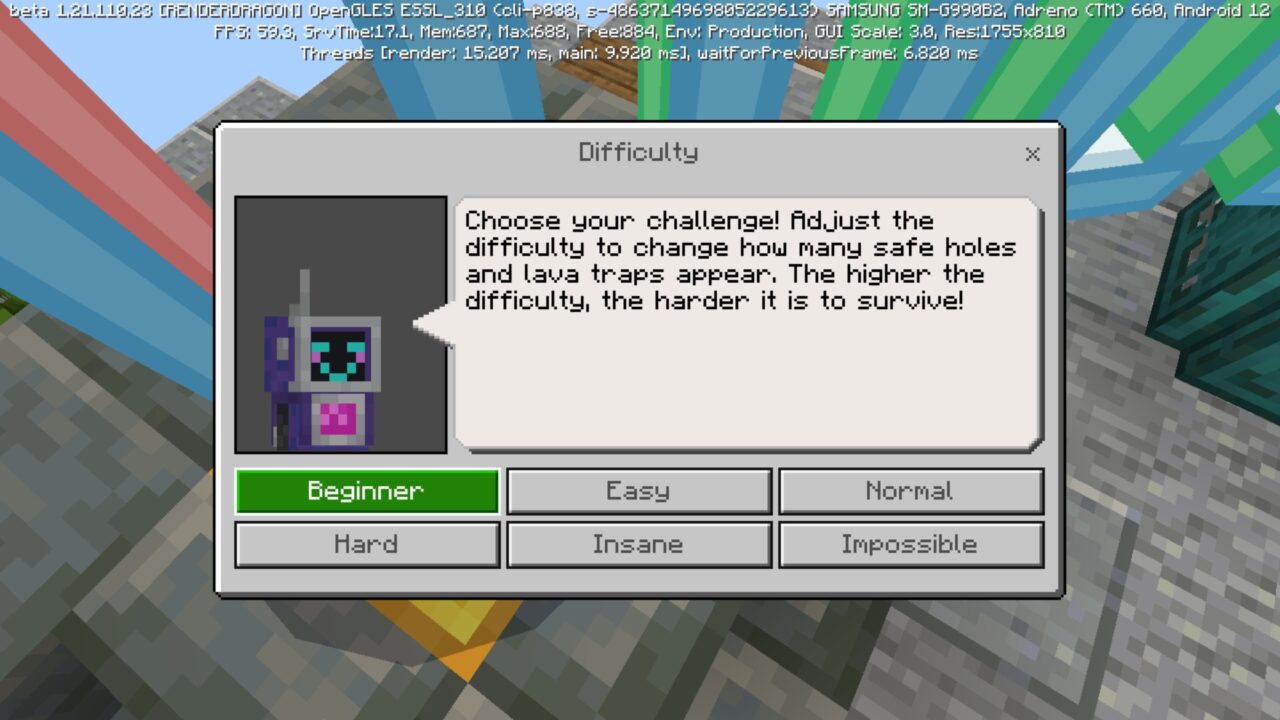Select the Beginner difficulty
Screen dimensions: 1280x720
[x=366, y=491]
